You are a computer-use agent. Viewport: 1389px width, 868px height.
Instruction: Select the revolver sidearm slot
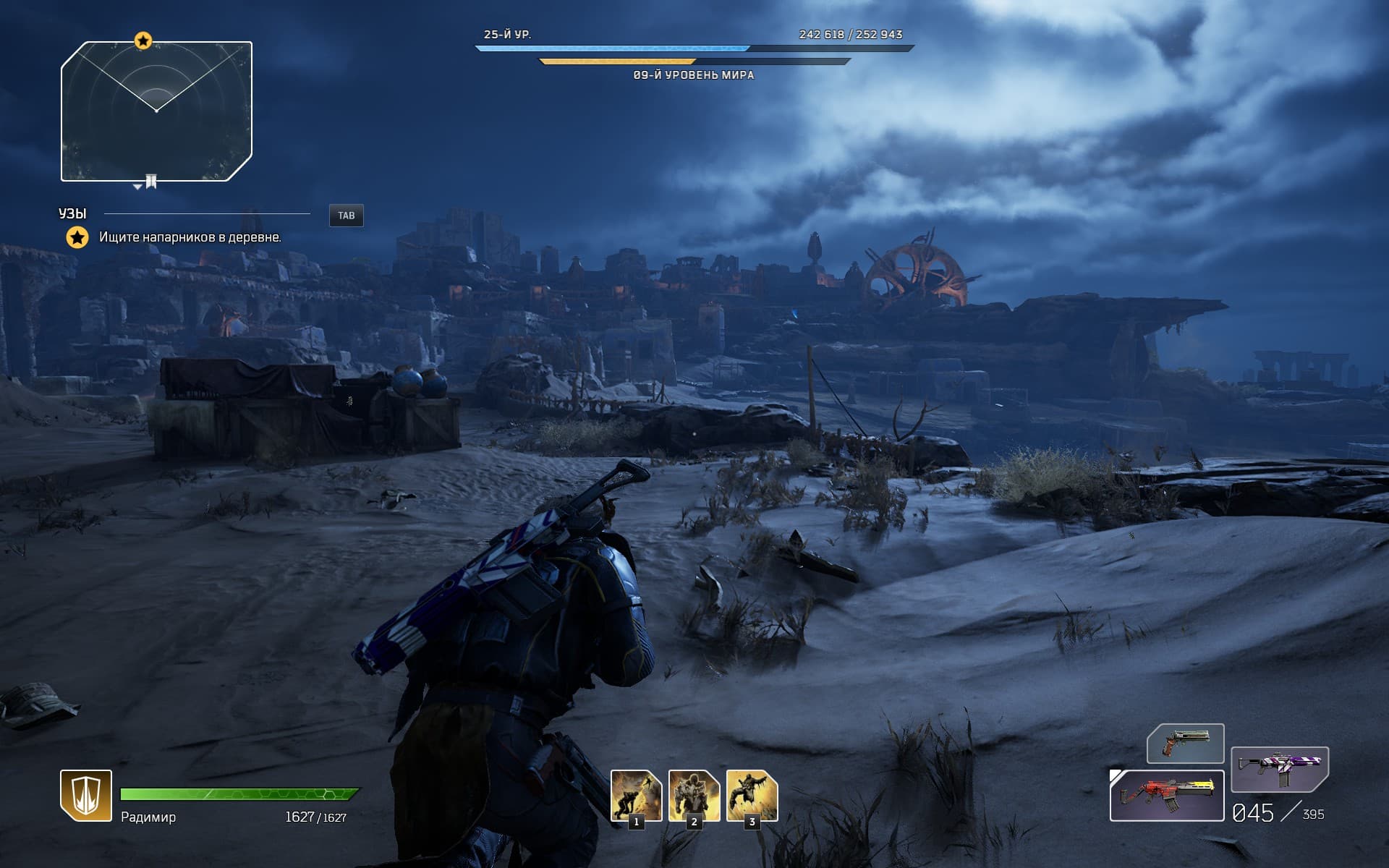click(x=1185, y=744)
